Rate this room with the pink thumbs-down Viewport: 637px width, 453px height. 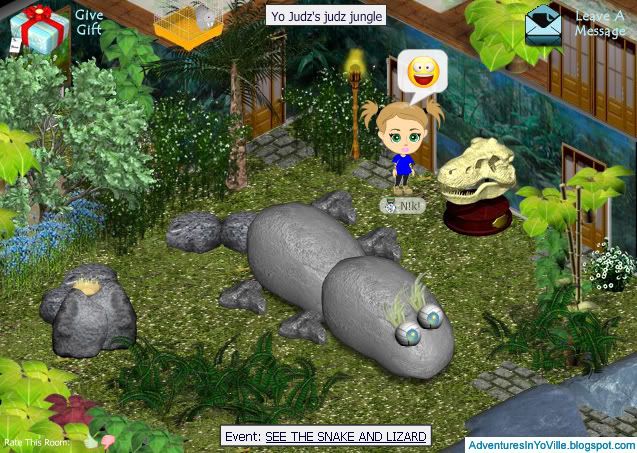point(107,441)
